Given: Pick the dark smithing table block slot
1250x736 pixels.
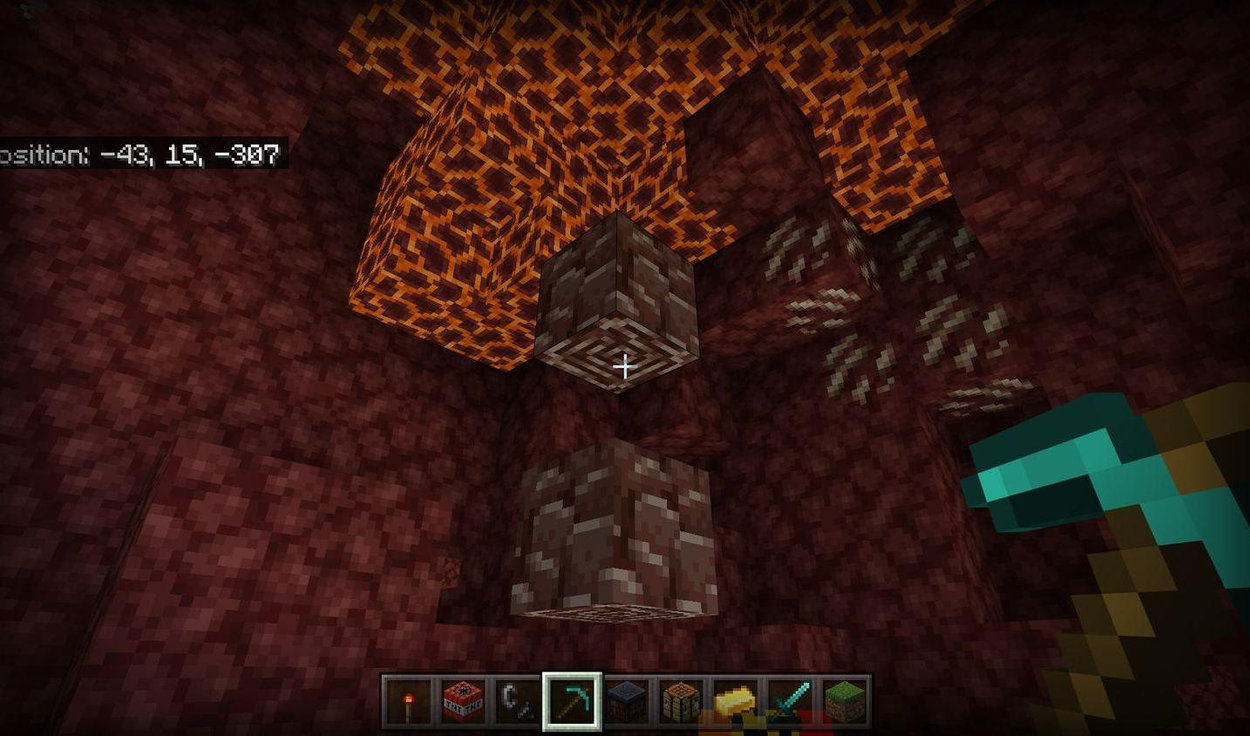Looking at the screenshot, I should (x=627, y=701).
